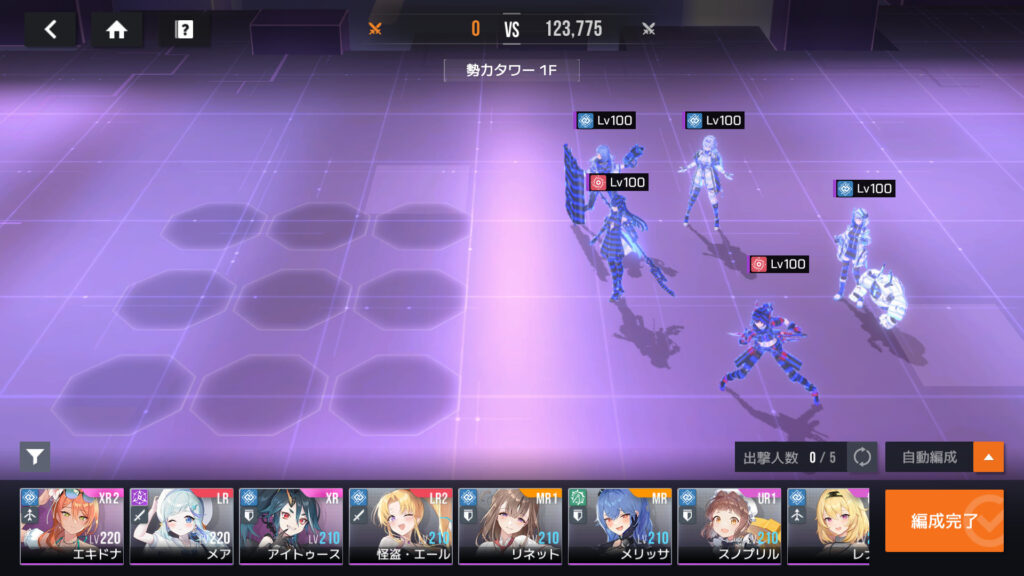Choose the アイトゥース character card
This screenshot has width=1024, height=576.
291,526
